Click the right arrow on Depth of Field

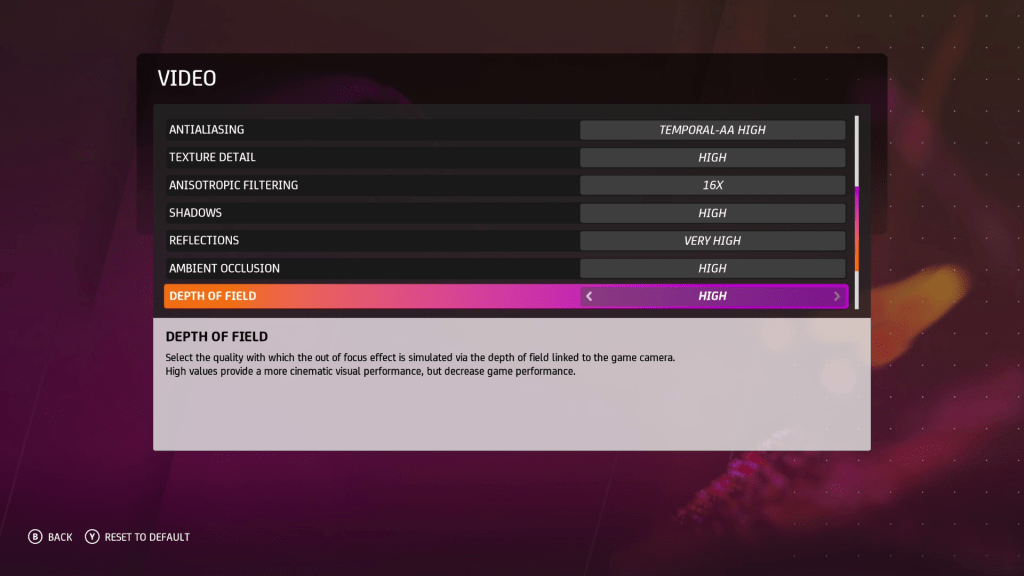click(x=836, y=296)
